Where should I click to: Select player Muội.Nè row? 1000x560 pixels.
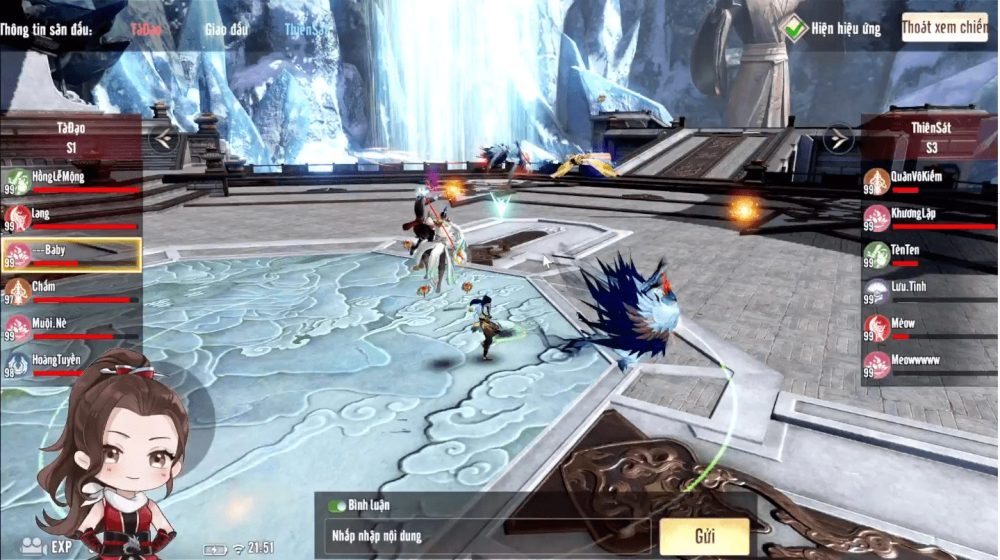point(70,327)
